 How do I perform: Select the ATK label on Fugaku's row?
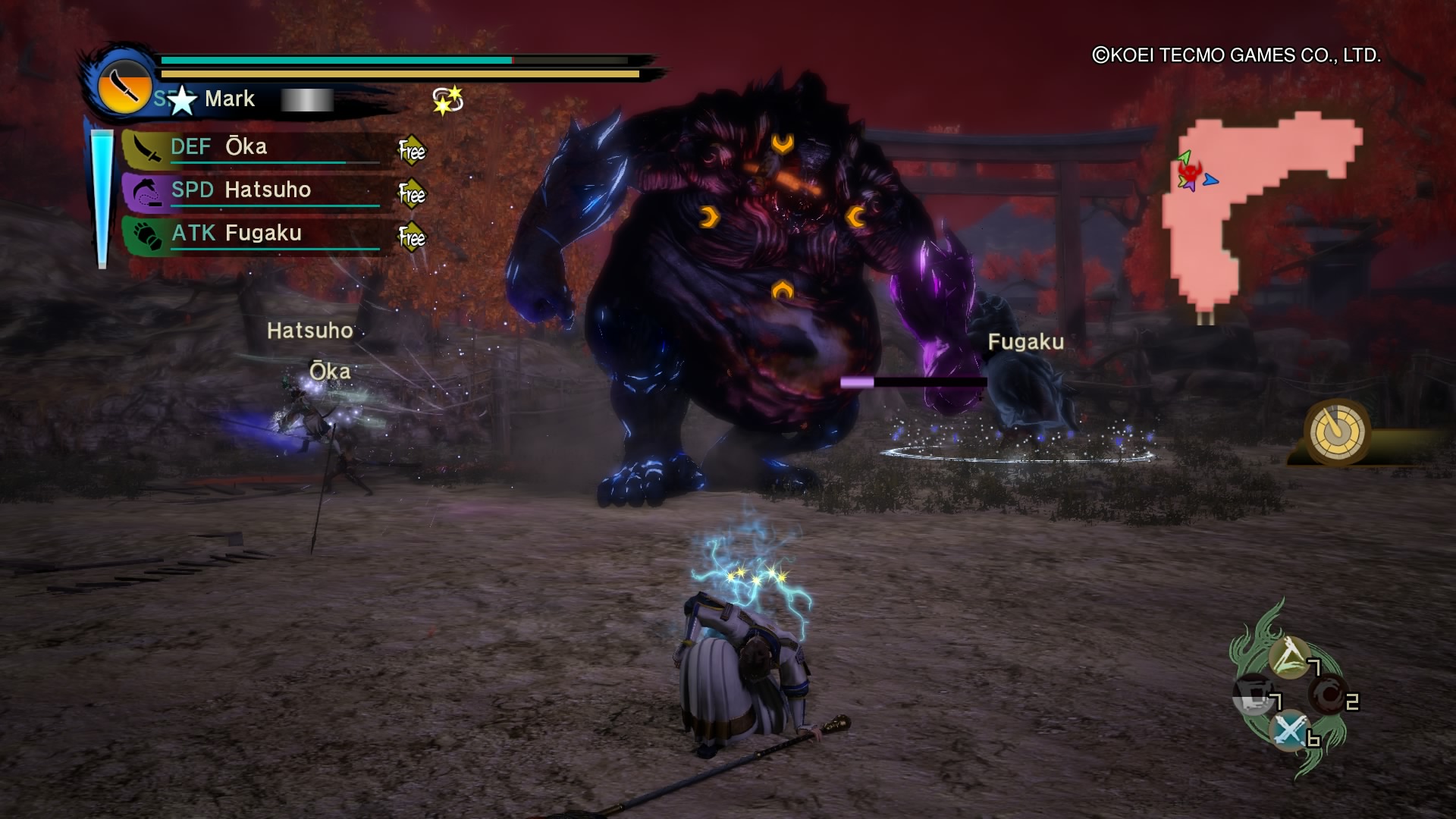coord(192,234)
